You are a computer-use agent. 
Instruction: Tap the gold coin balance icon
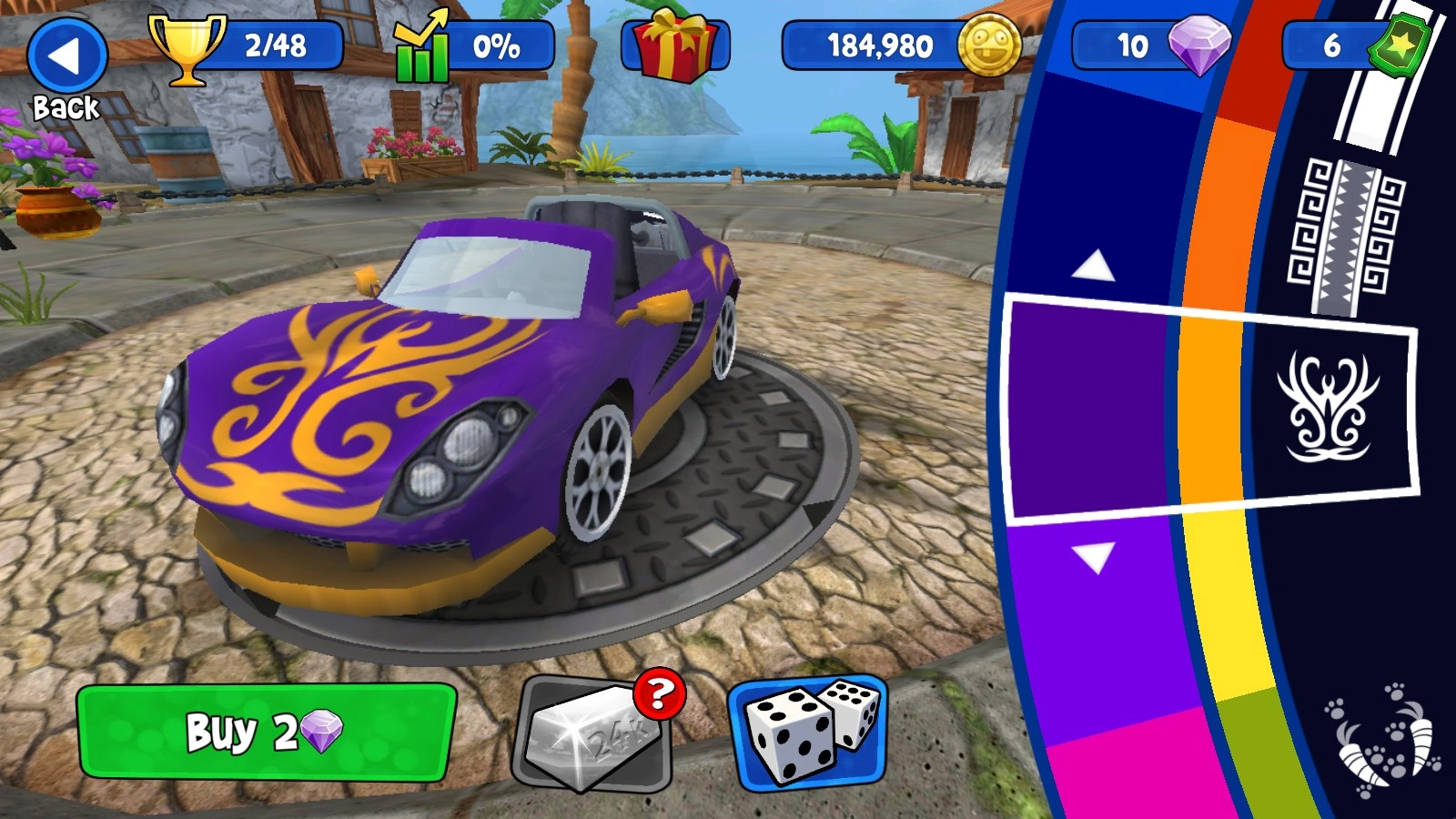click(988, 45)
